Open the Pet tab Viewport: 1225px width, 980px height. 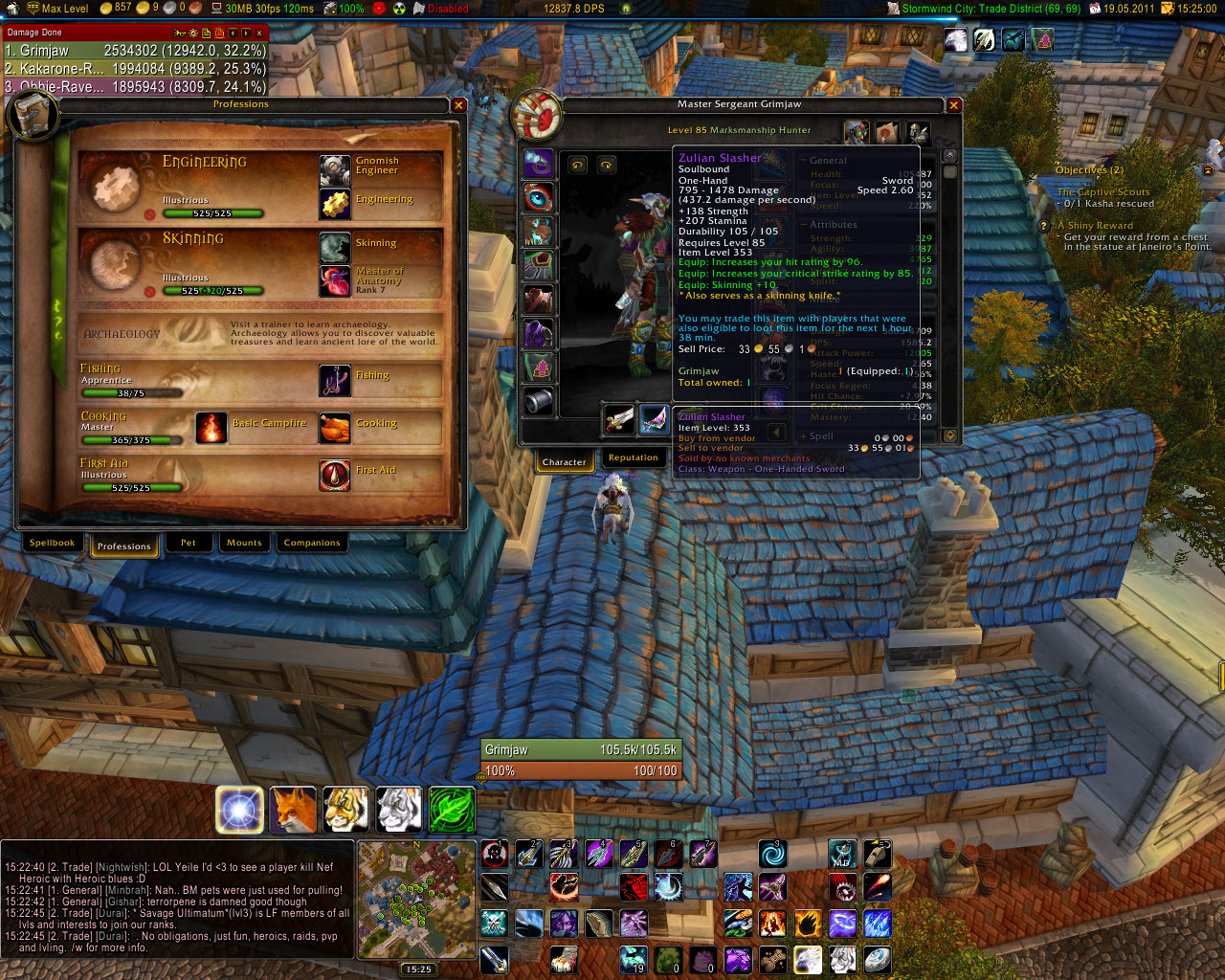point(188,543)
